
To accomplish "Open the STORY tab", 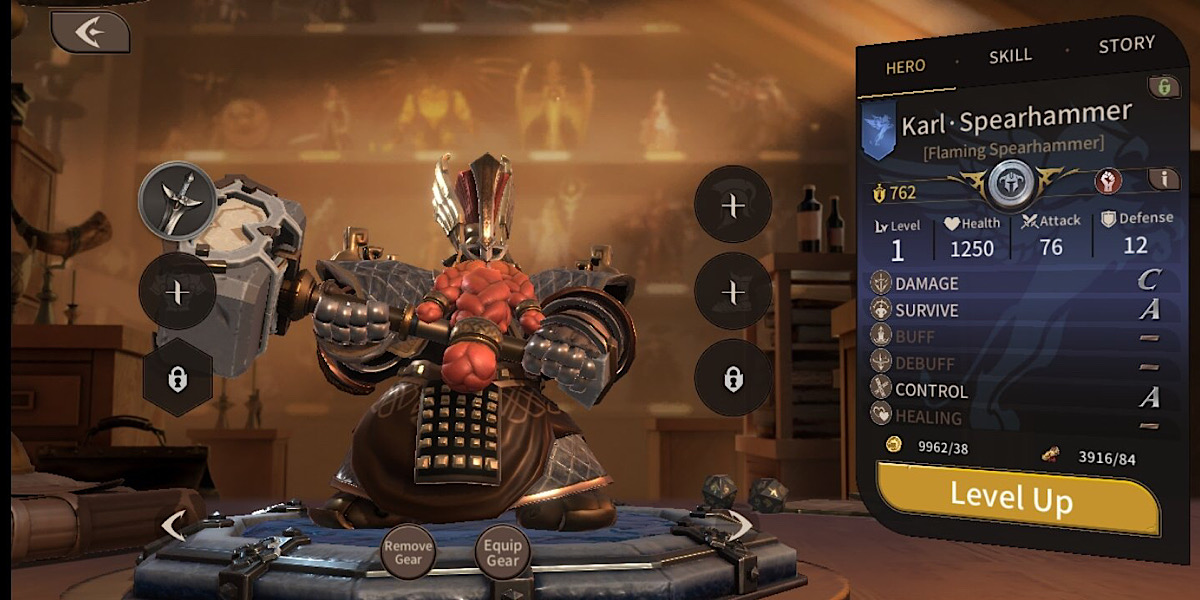I will pyautogui.click(x=1126, y=45).
